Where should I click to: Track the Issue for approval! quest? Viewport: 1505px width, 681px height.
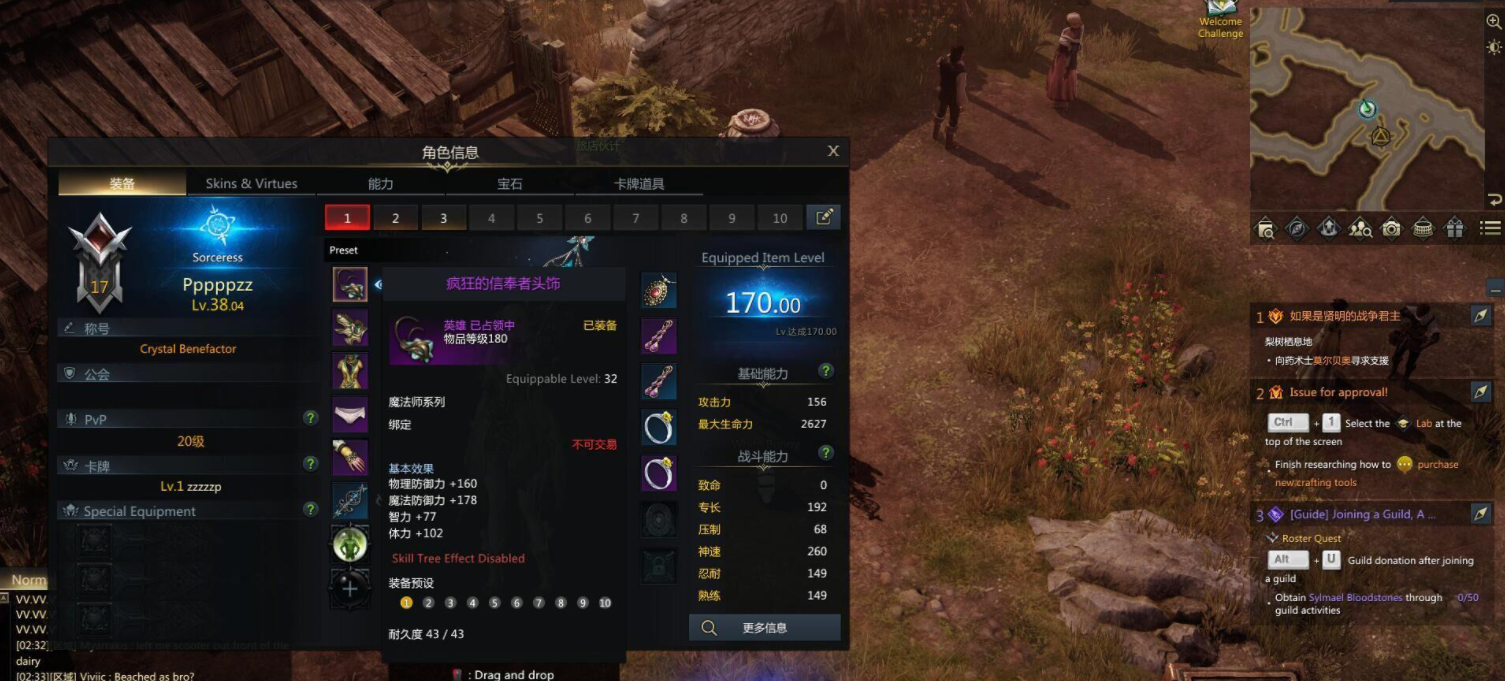(1481, 392)
